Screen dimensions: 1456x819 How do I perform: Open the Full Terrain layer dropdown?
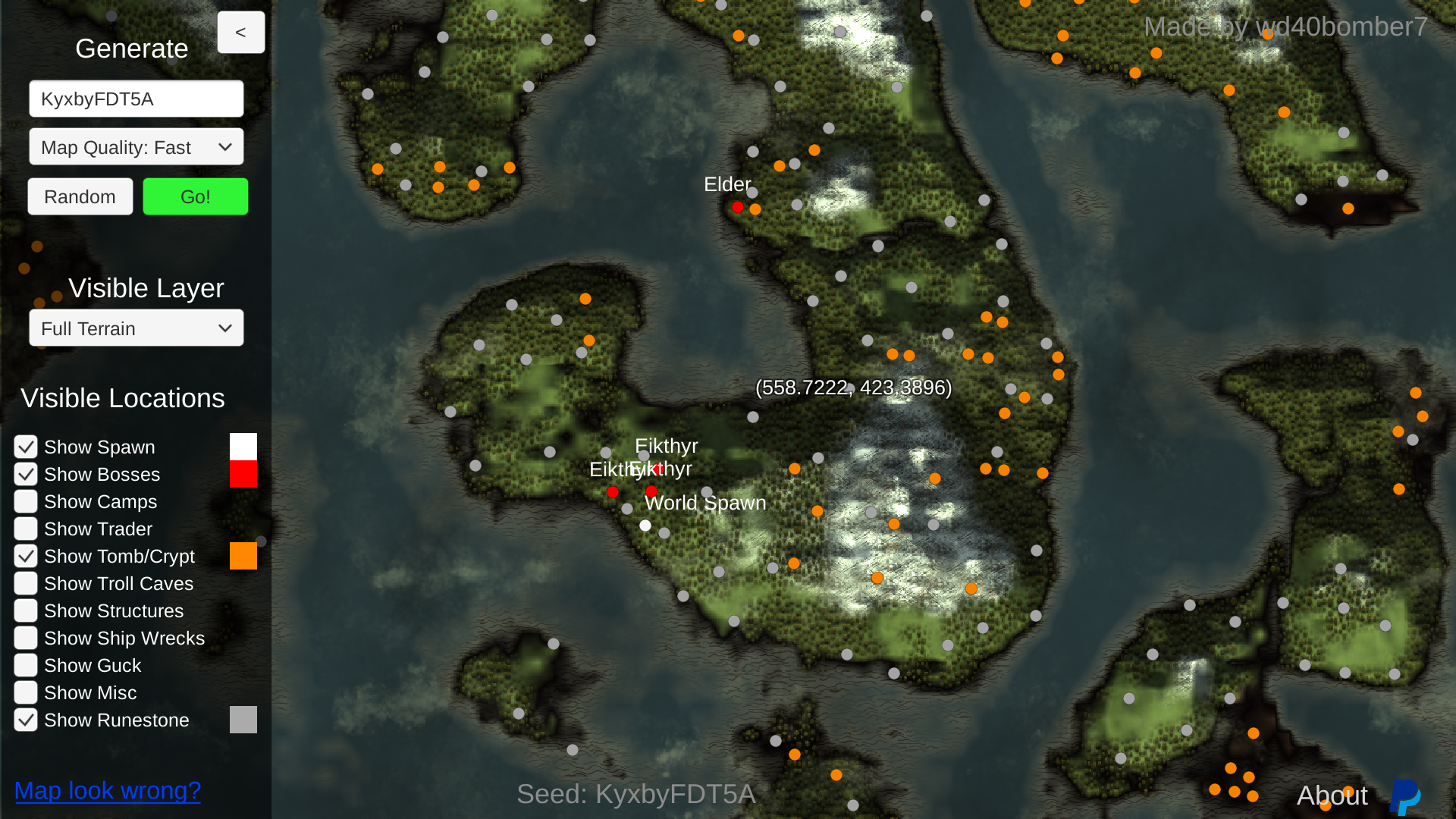[136, 328]
